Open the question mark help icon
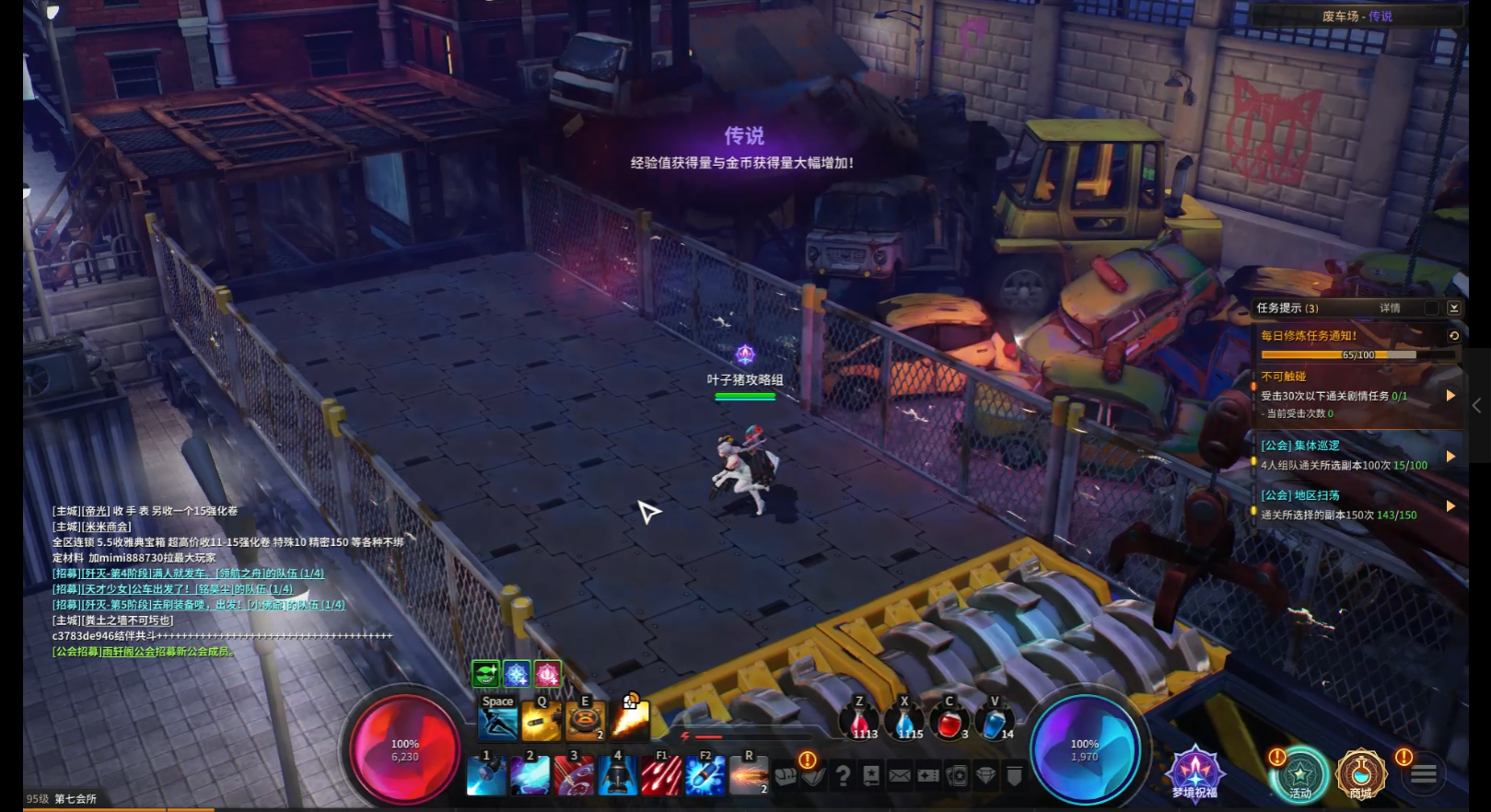The width and height of the screenshot is (1491, 812). [x=842, y=776]
